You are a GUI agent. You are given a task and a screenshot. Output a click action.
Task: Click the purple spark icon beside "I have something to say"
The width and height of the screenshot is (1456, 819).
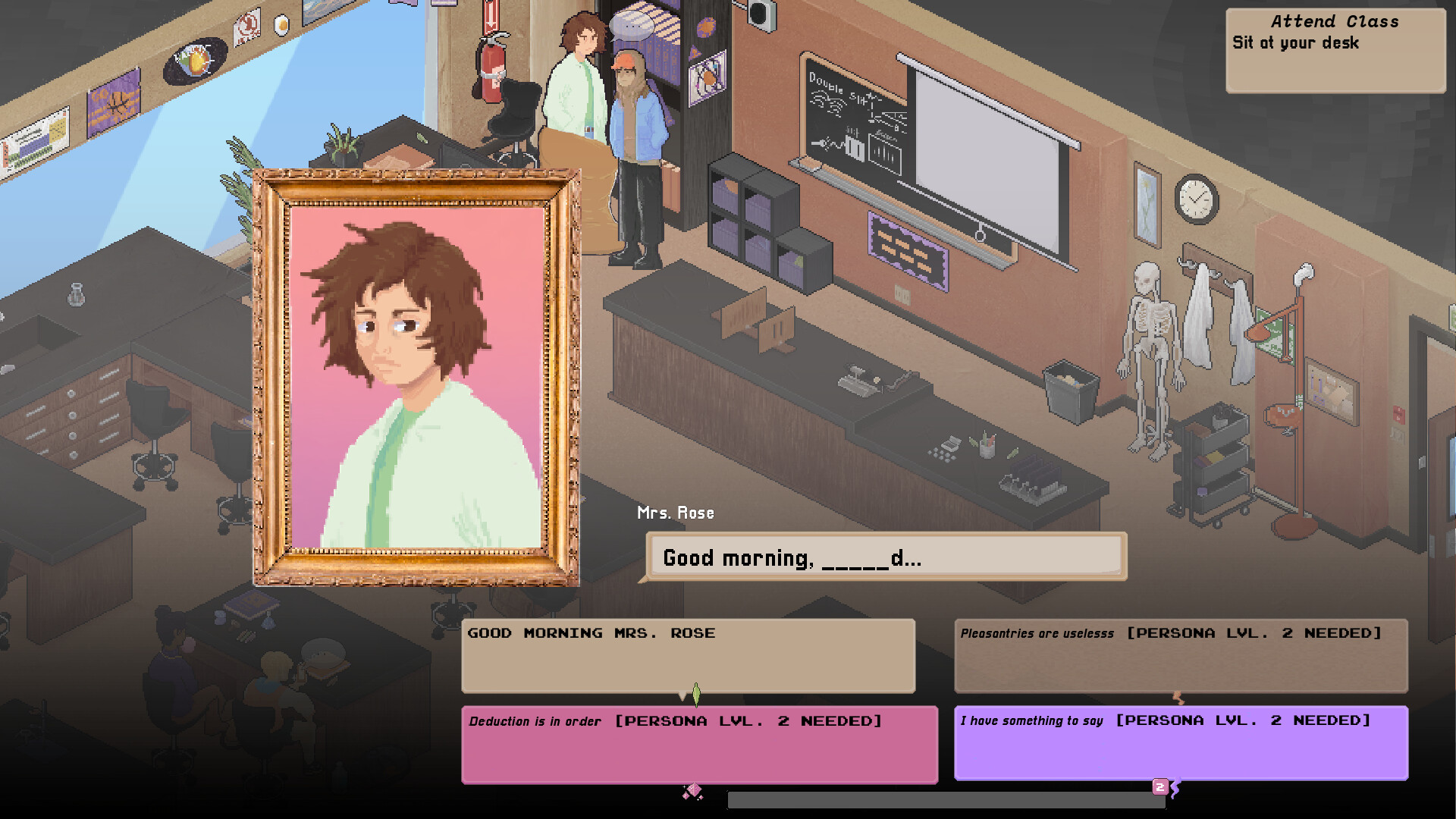[1177, 789]
